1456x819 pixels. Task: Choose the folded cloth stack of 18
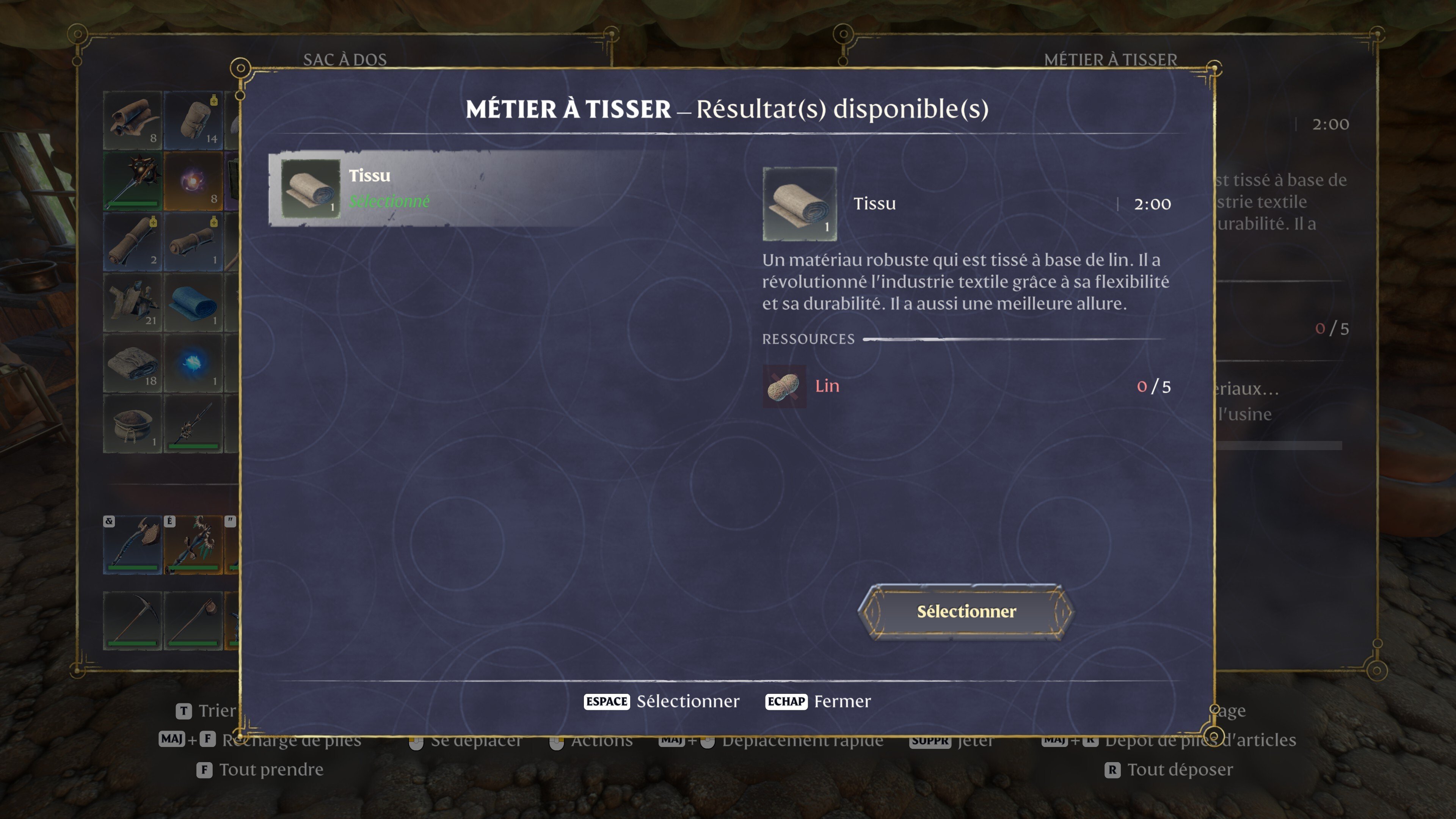point(132,364)
